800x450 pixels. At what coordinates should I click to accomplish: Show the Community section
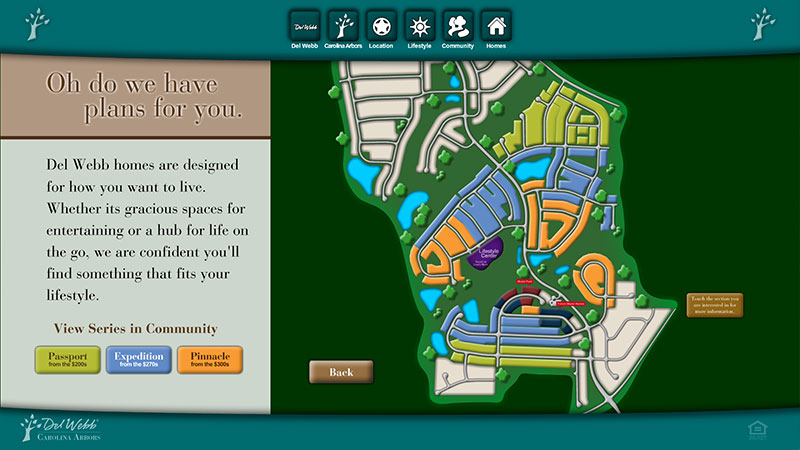coord(458,25)
